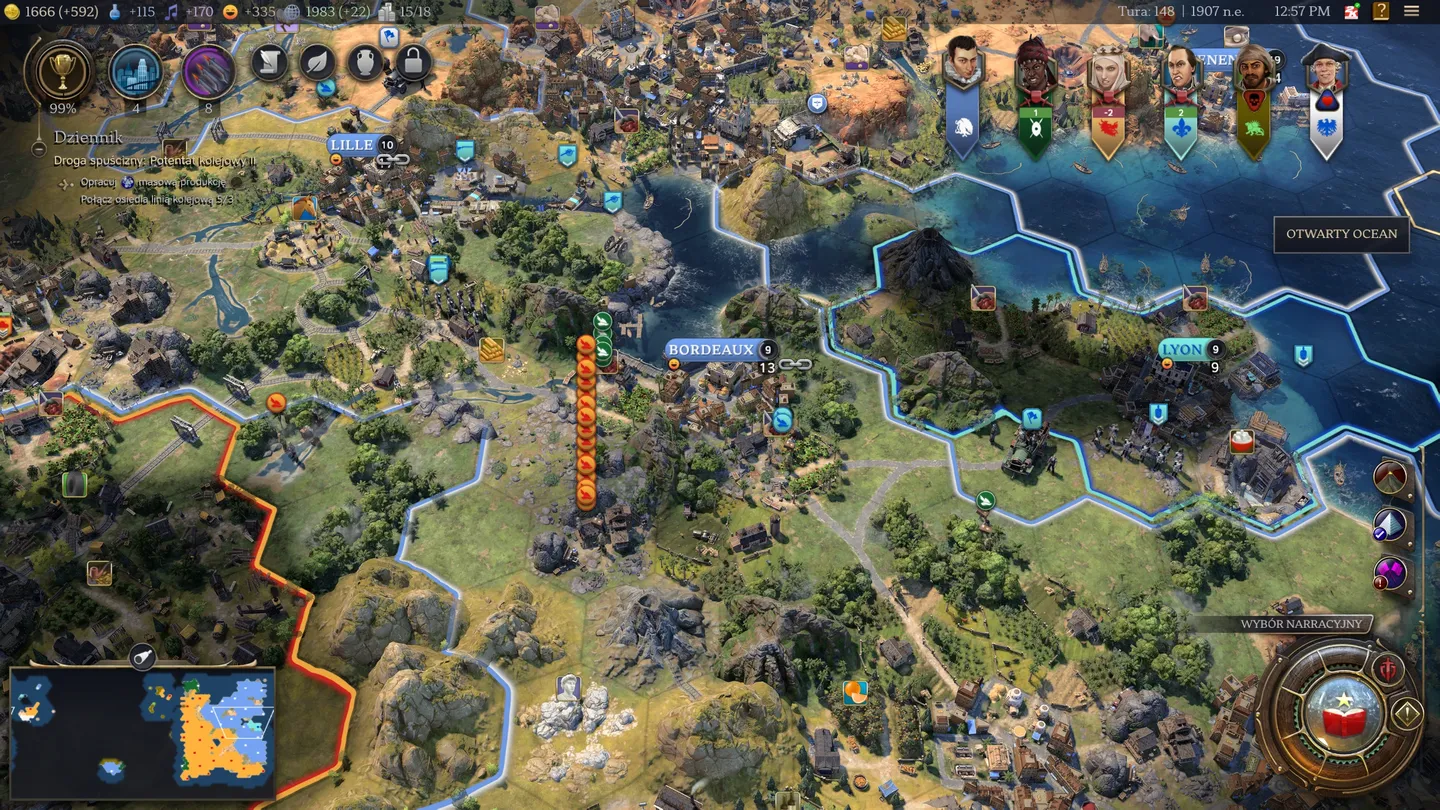Select the Lille city banner
This screenshot has height=810, width=1440.
pyautogui.click(x=351, y=145)
